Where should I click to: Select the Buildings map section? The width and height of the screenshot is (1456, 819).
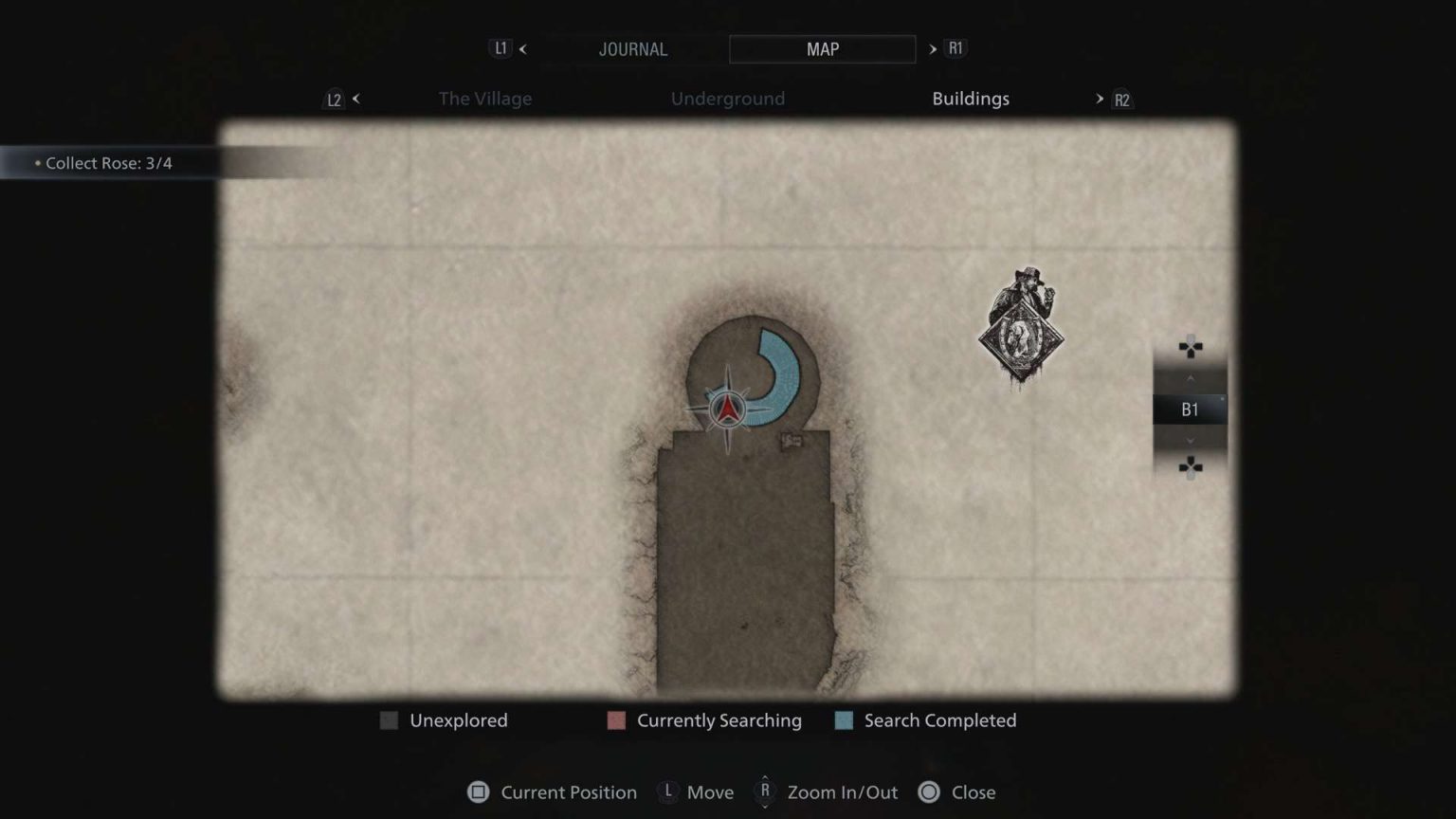970,99
